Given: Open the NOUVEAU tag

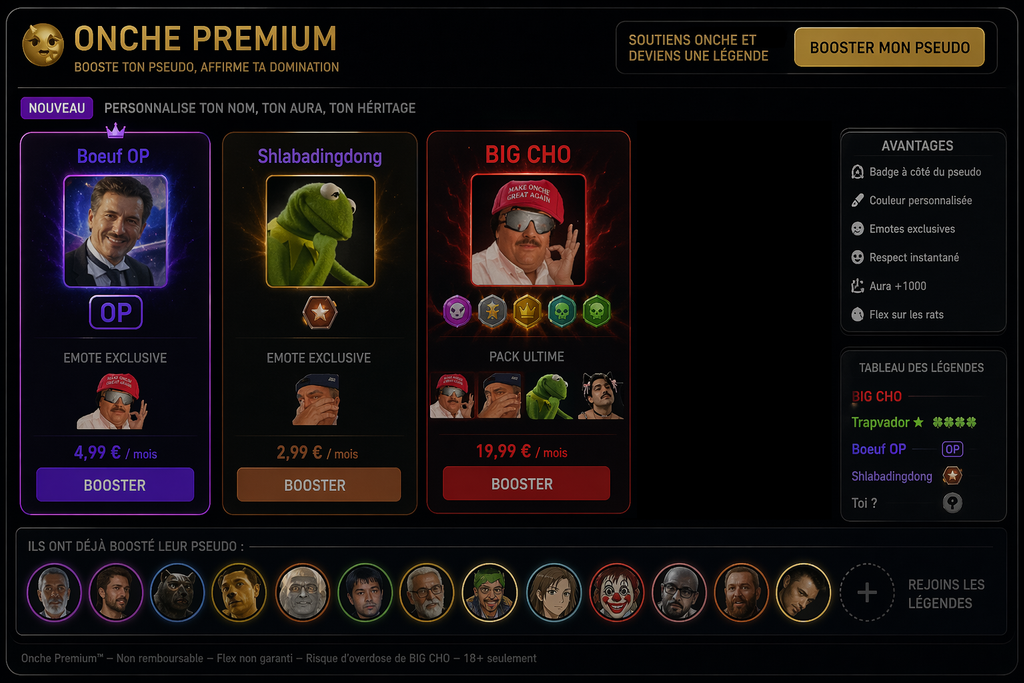Looking at the screenshot, I should pos(56,108).
